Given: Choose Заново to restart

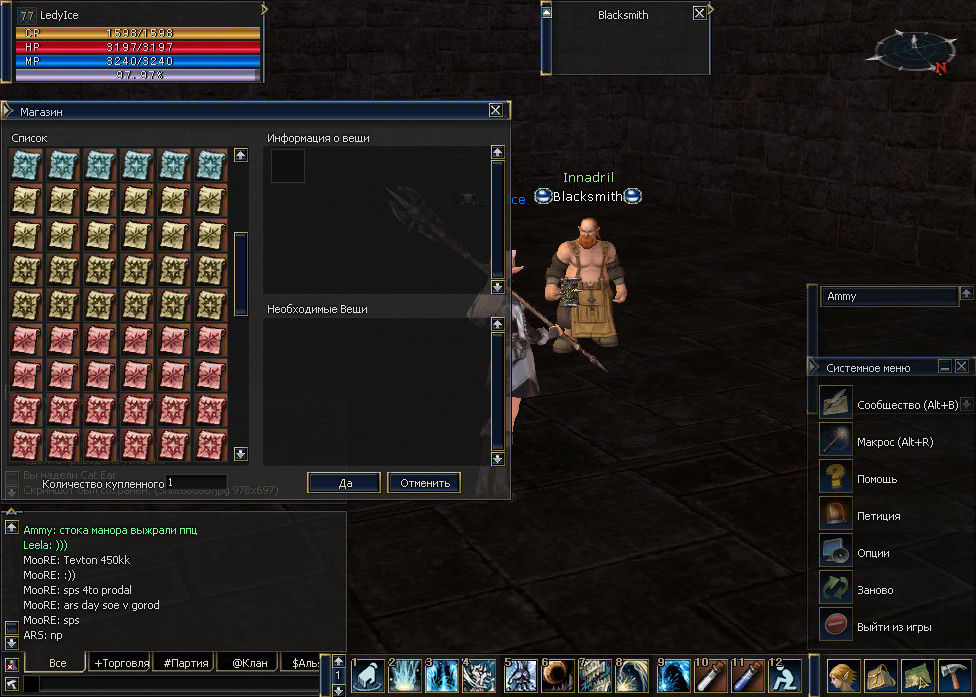Looking at the screenshot, I should coord(875,590).
